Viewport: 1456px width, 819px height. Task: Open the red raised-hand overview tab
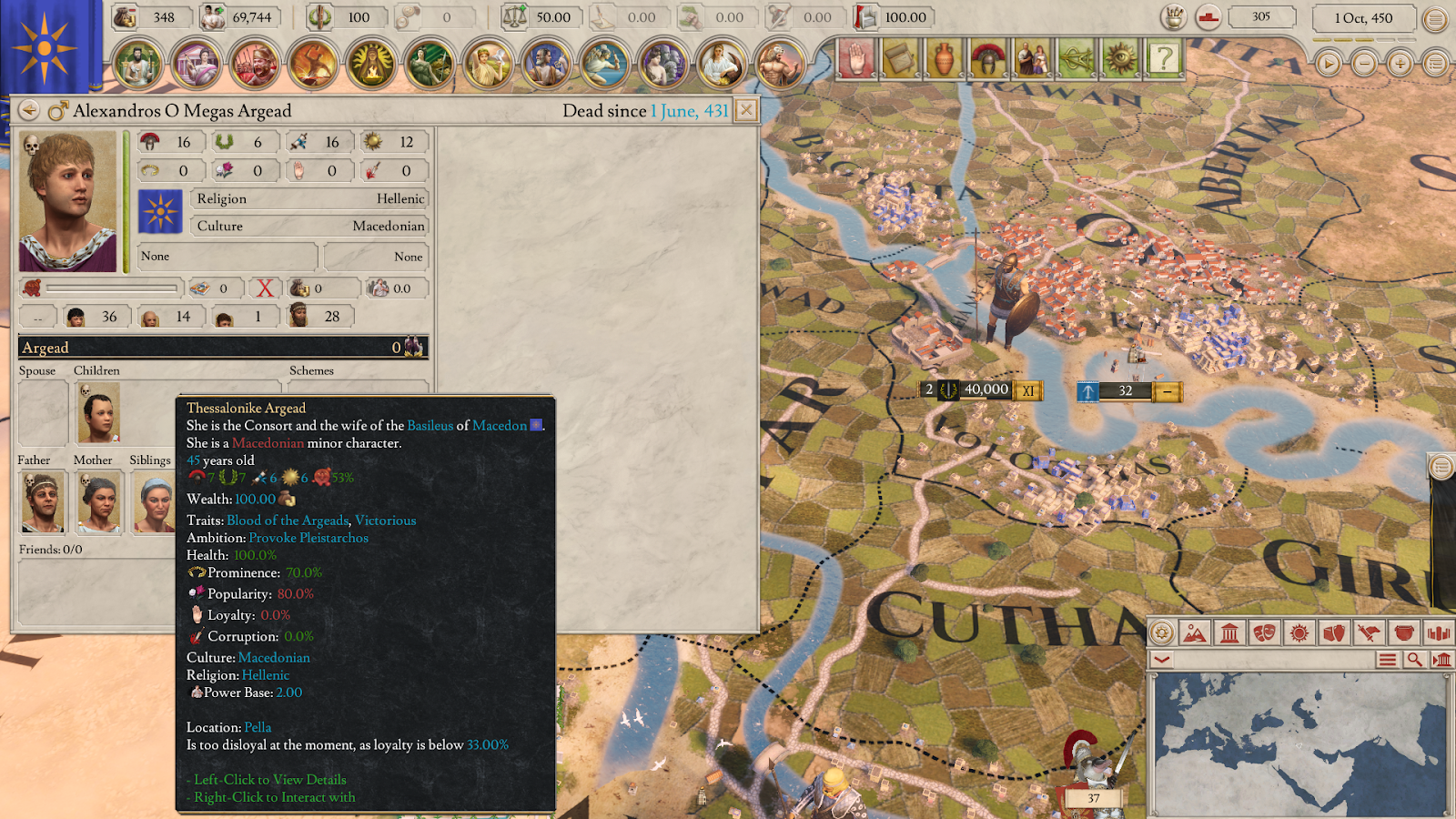(x=856, y=60)
